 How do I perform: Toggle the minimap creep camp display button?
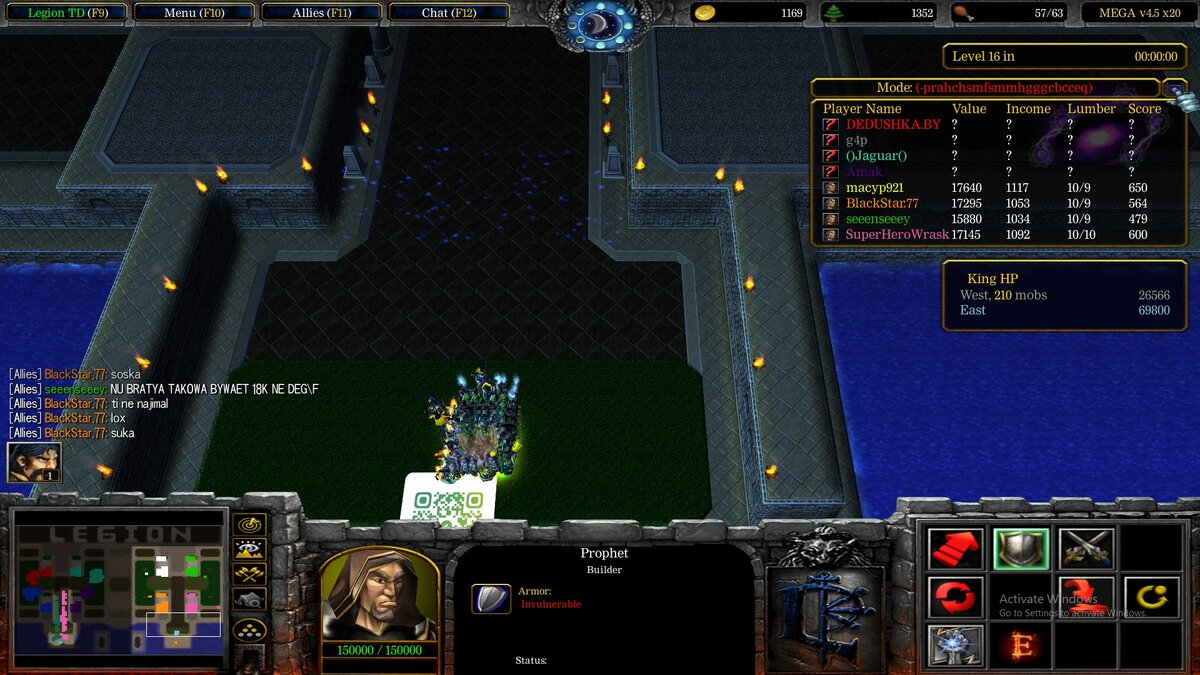249,599
